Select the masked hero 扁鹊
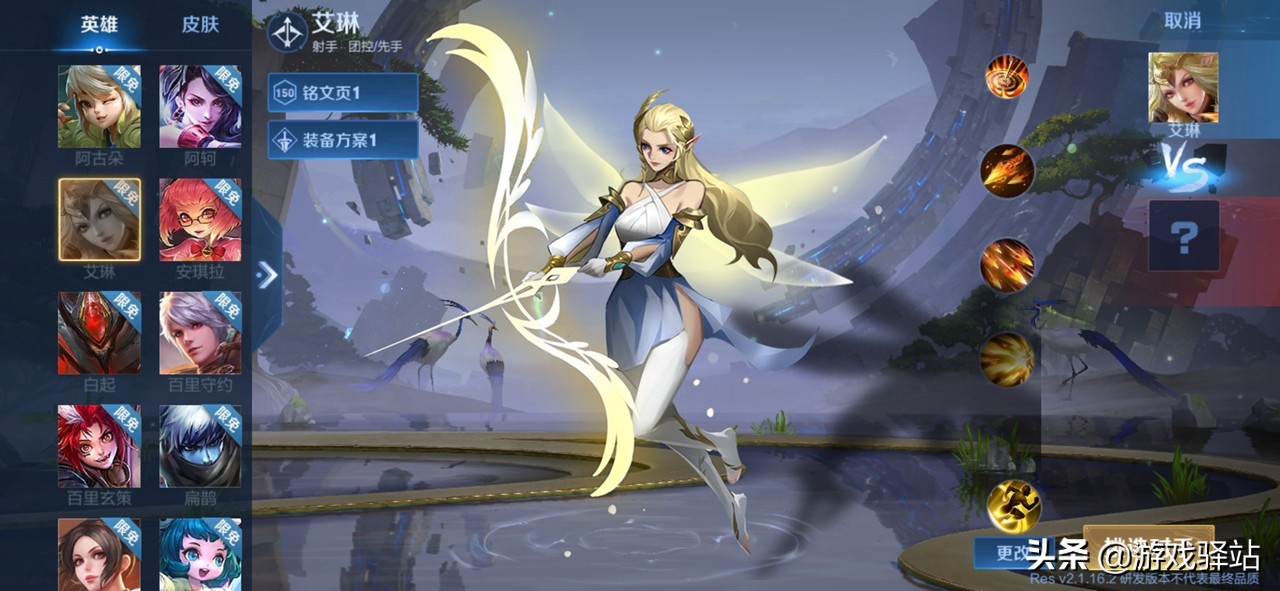The height and width of the screenshot is (591, 1280). pyautogui.click(x=200, y=446)
